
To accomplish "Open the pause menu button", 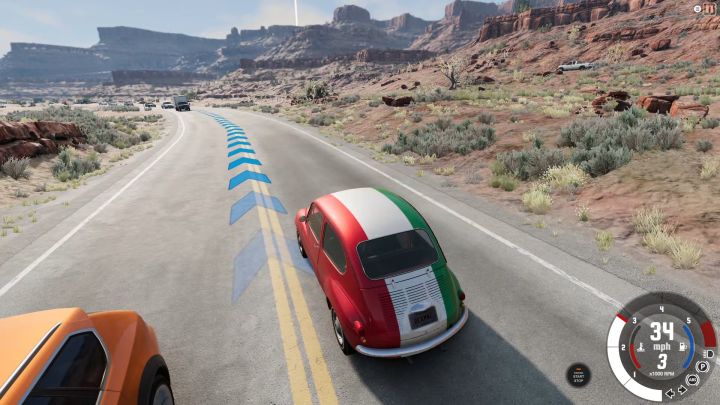I will (x=709, y=8).
